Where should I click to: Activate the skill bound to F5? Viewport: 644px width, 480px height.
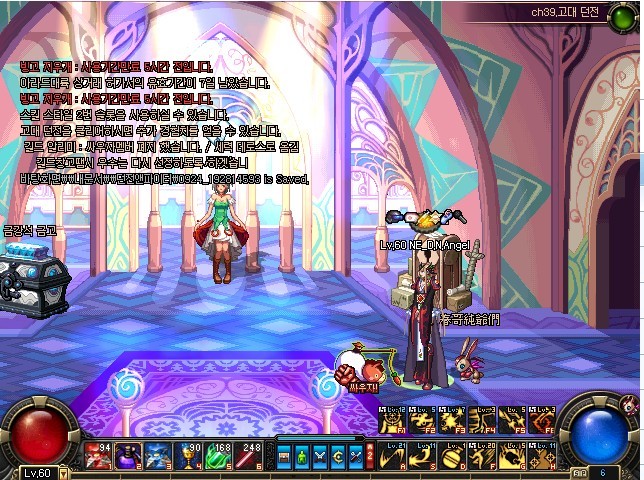(x=512, y=420)
